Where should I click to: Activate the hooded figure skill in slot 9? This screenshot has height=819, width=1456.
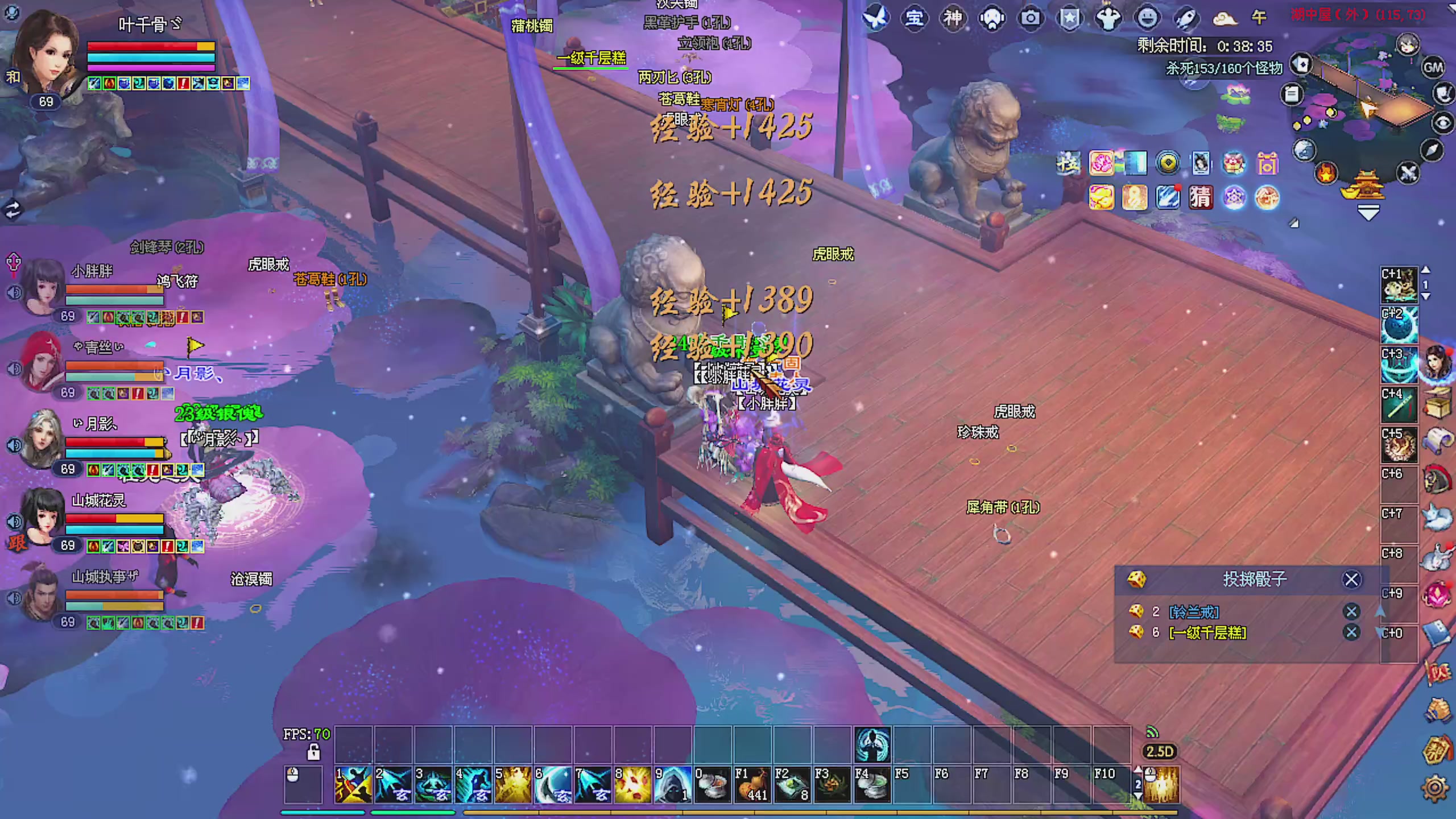[x=672, y=785]
